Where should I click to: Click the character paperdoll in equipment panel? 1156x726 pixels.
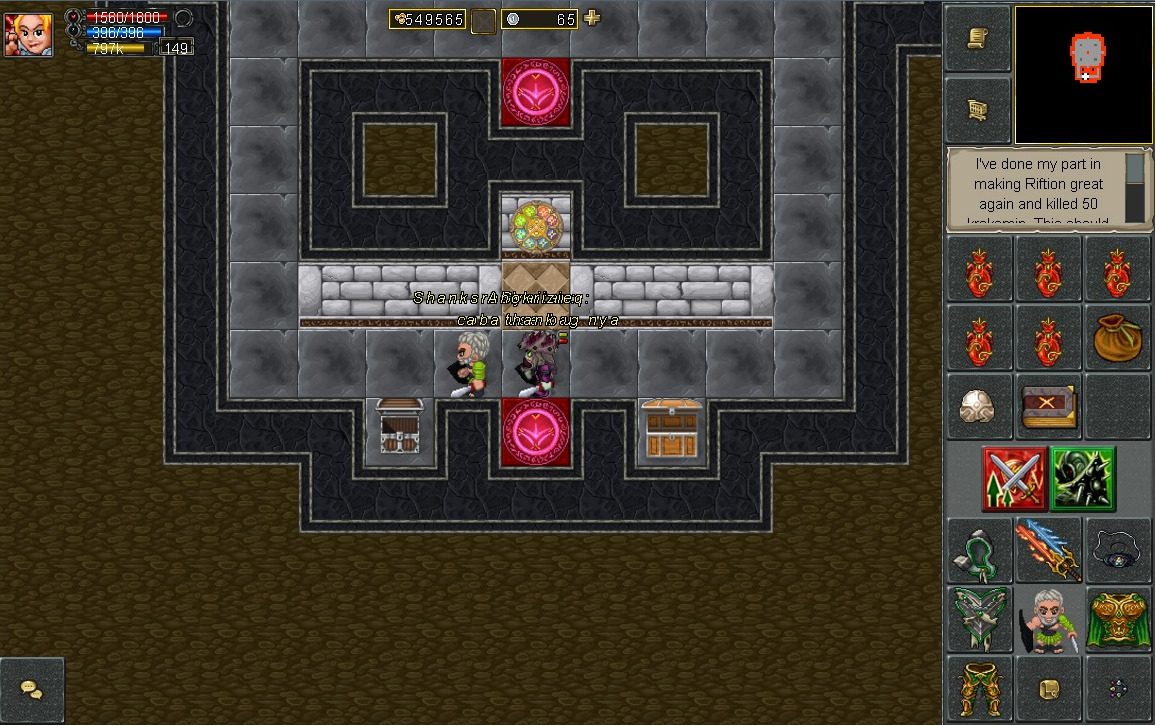pos(1048,619)
